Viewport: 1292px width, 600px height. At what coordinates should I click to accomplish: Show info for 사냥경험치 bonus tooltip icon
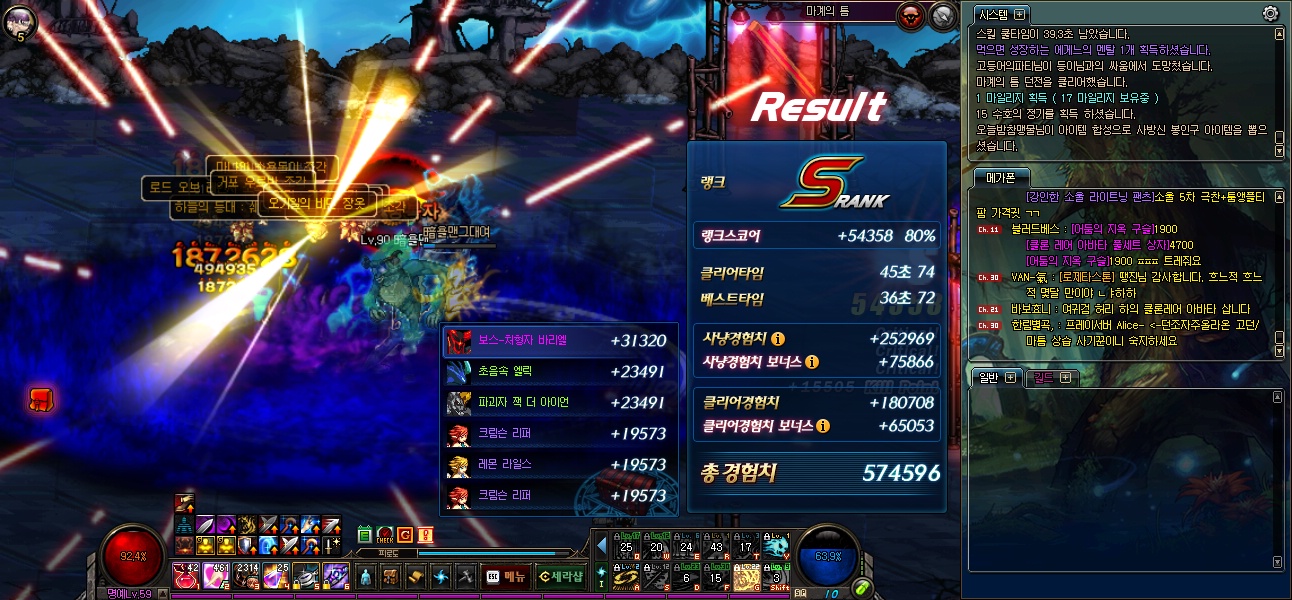pyautogui.click(x=811, y=361)
